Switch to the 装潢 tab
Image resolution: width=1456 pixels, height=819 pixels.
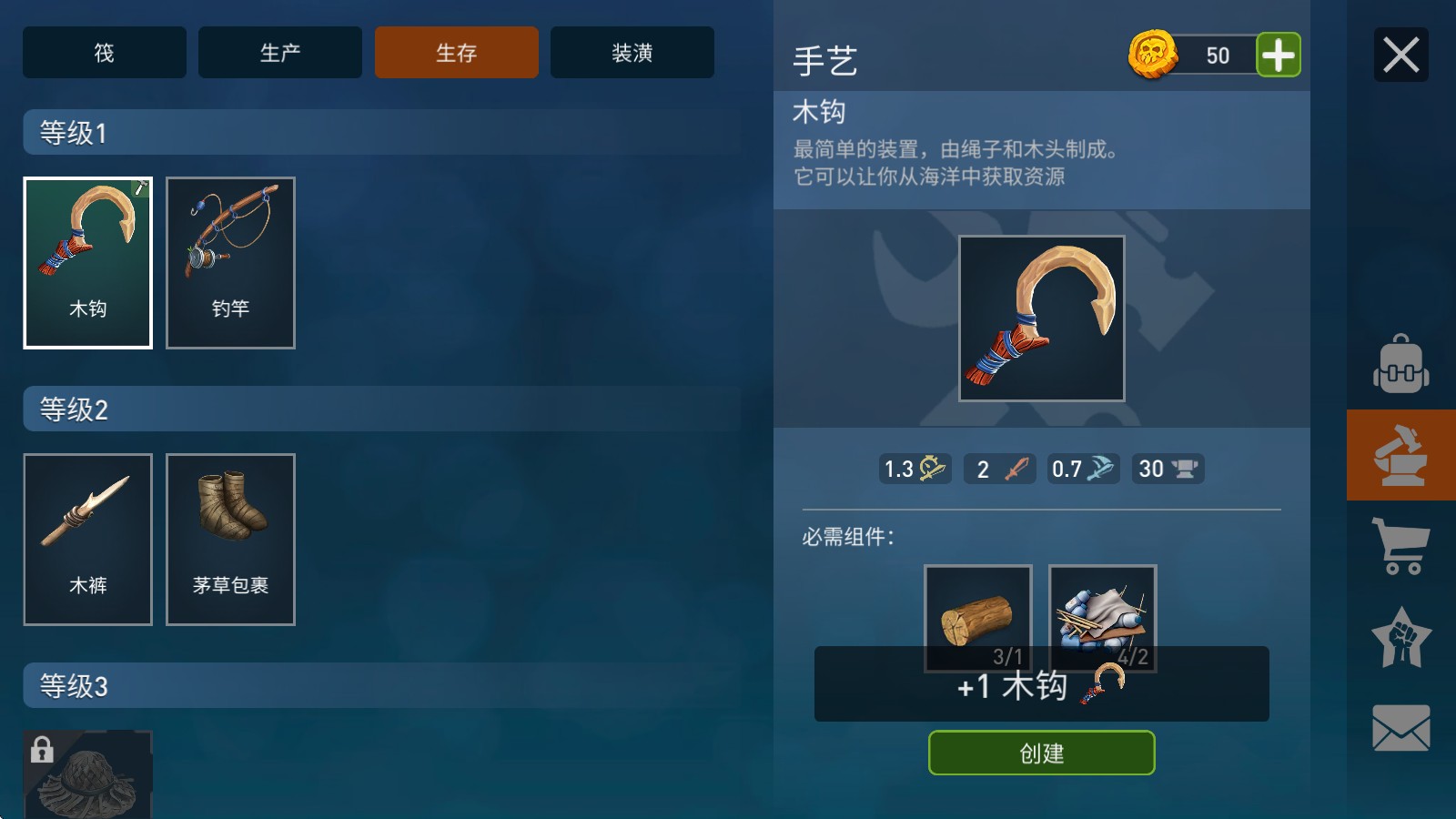(632, 53)
